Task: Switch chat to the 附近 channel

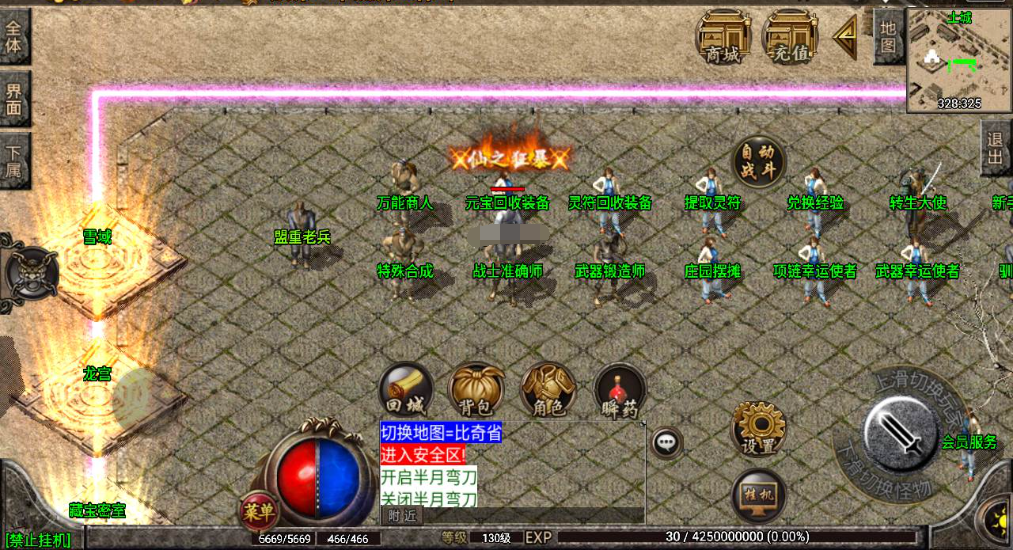Action: 402,516
